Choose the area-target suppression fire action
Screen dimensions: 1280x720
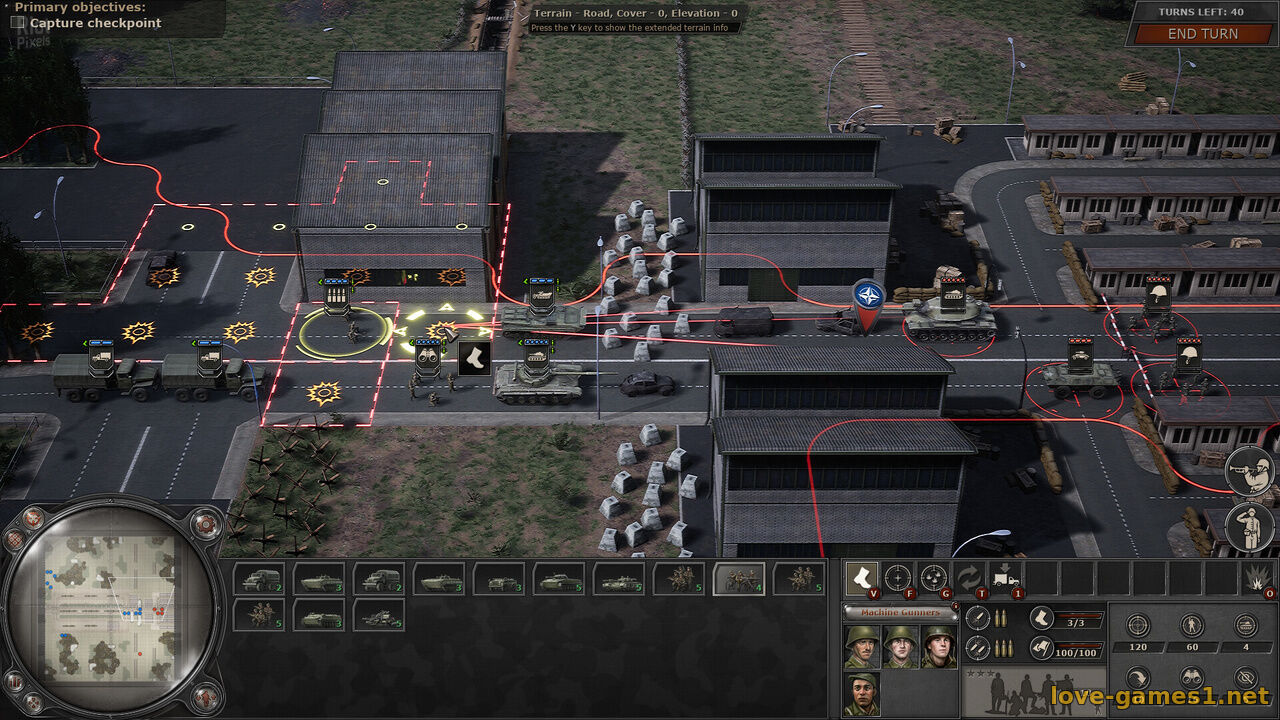933,578
